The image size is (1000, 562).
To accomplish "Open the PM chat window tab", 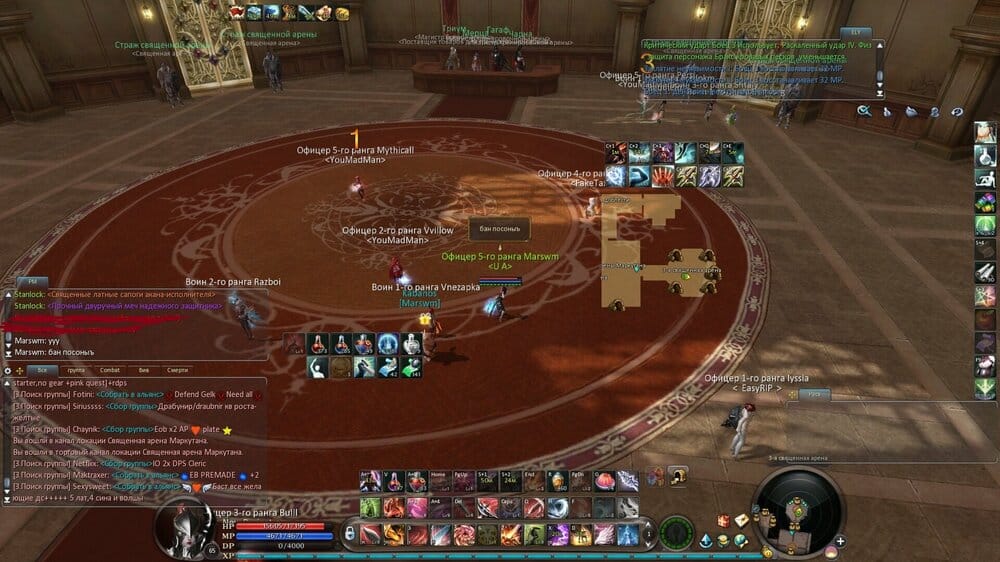I will (x=31, y=282).
